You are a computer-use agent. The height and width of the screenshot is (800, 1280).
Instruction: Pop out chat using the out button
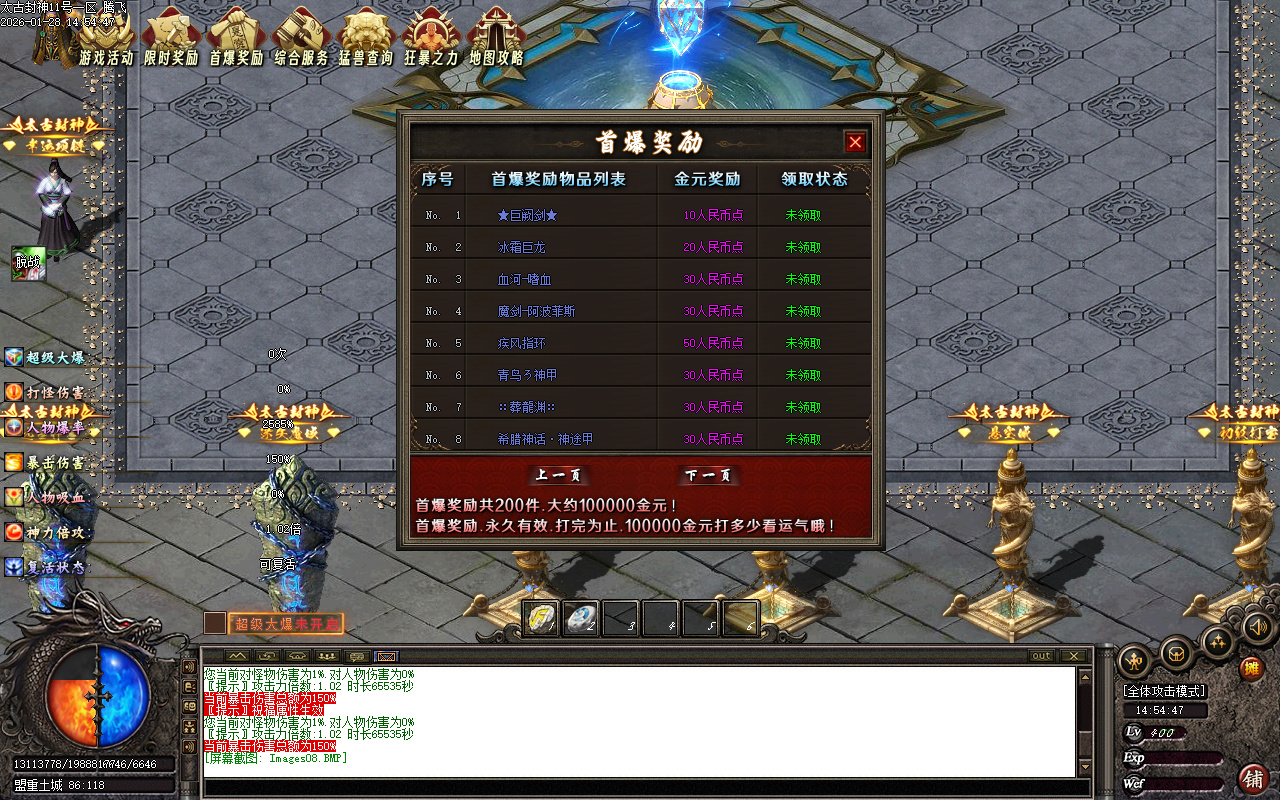click(1041, 657)
